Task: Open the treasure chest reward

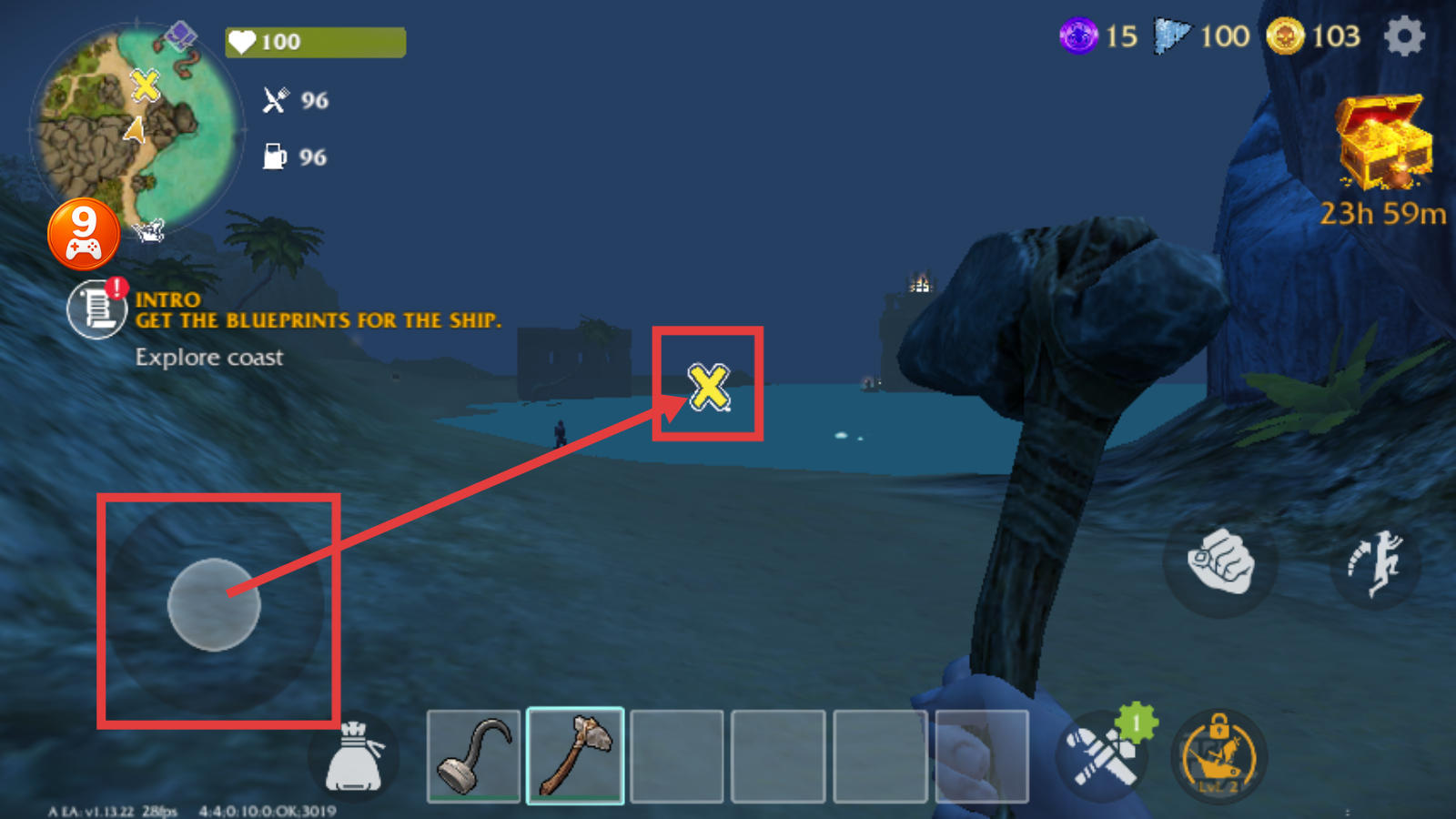Action: 1382,142
